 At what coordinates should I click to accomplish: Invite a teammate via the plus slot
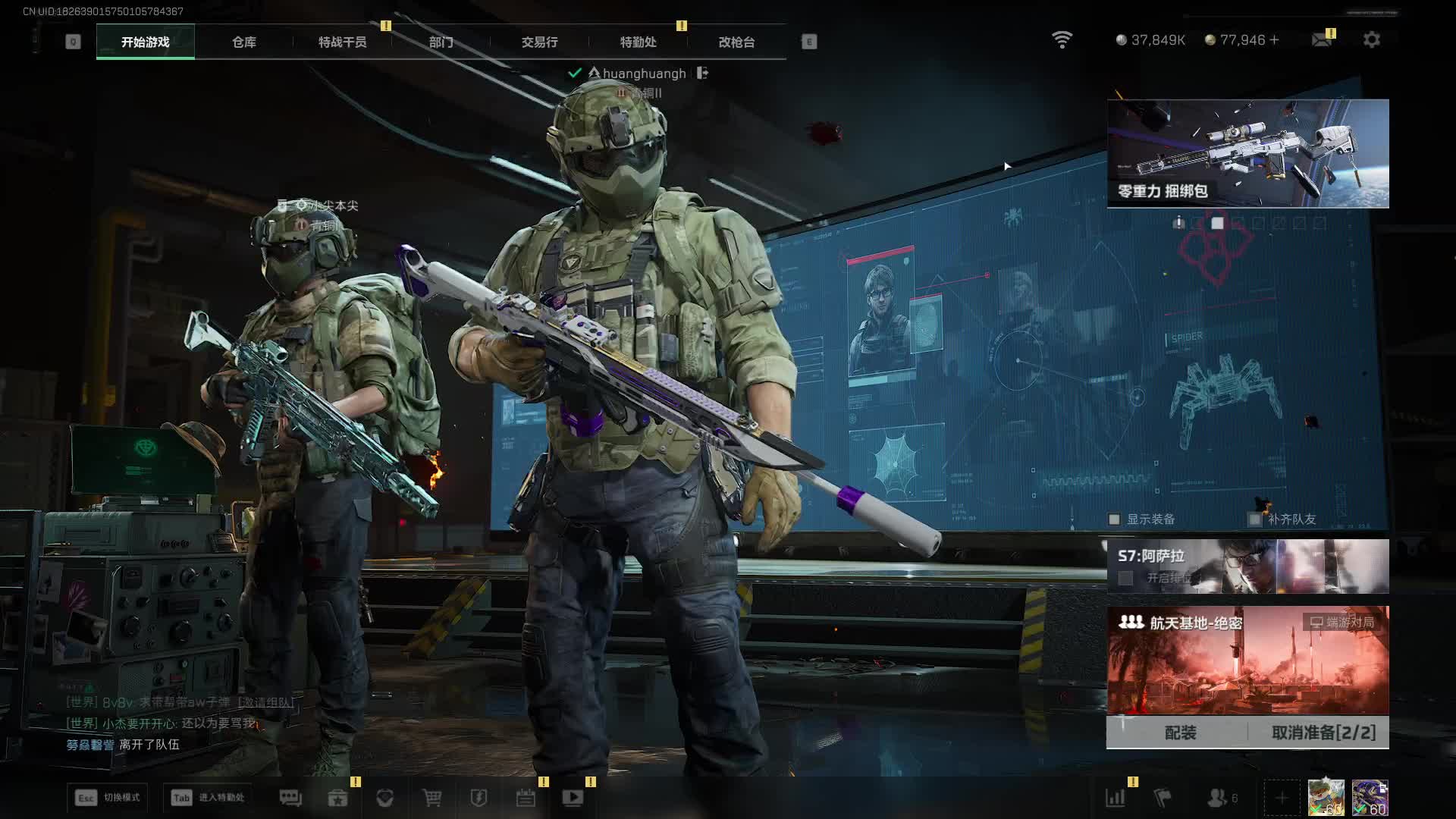(x=1282, y=798)
